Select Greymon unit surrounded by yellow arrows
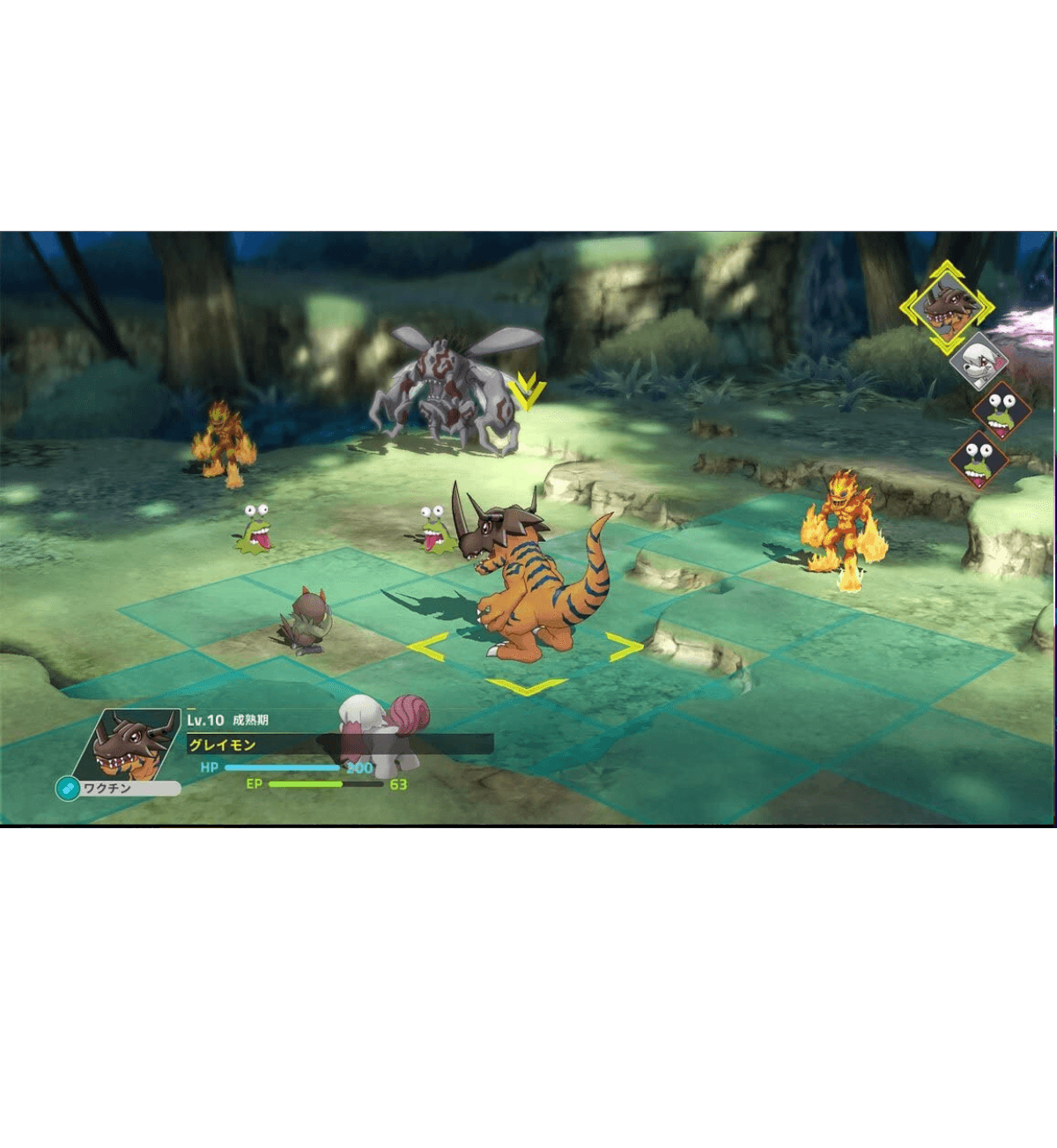 (x=527, y=583)
